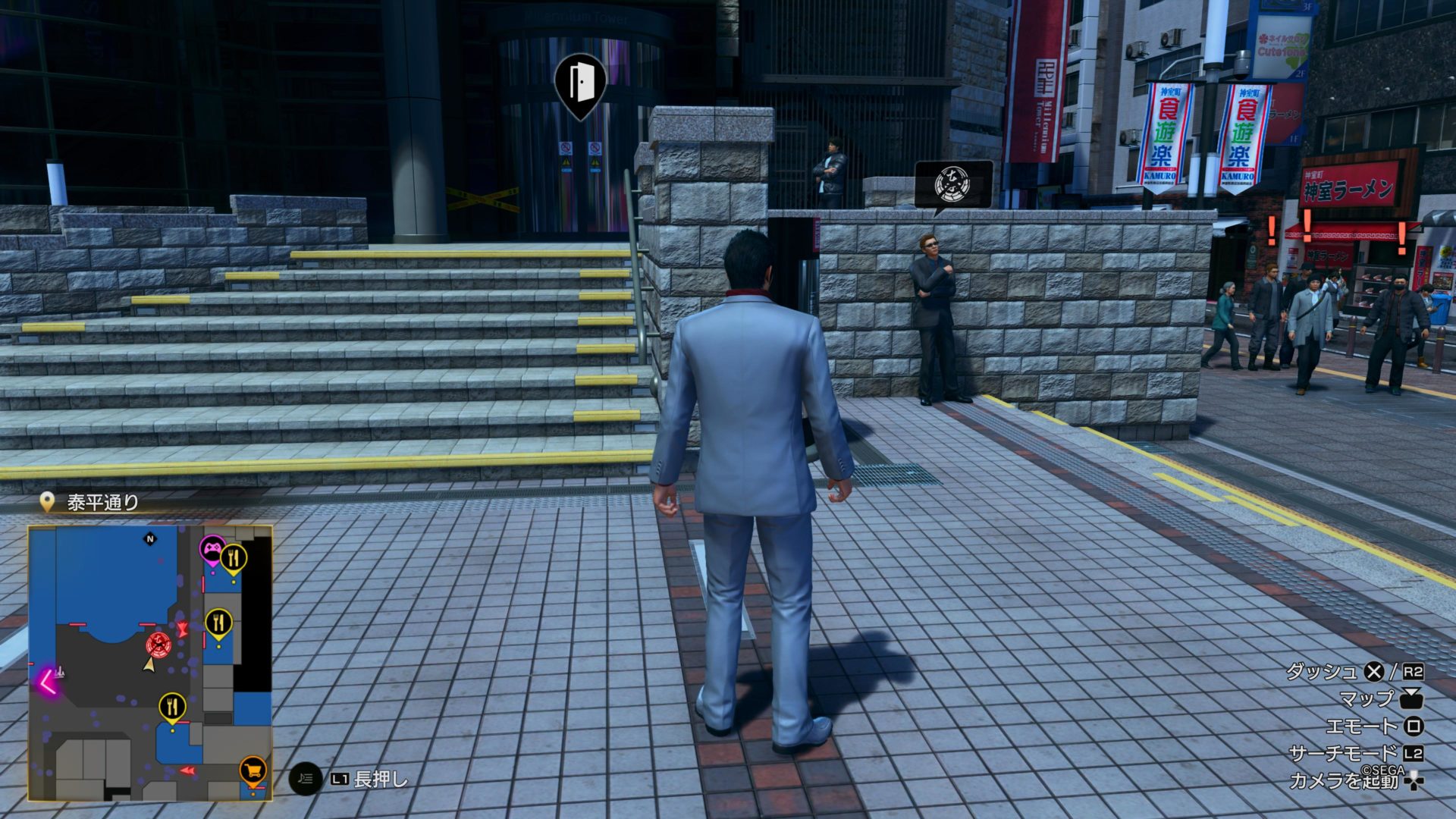Viewport: 1456px width, 819px height.
Task: Select the north compass indicator on minimap
Action: tap(149, 539)
